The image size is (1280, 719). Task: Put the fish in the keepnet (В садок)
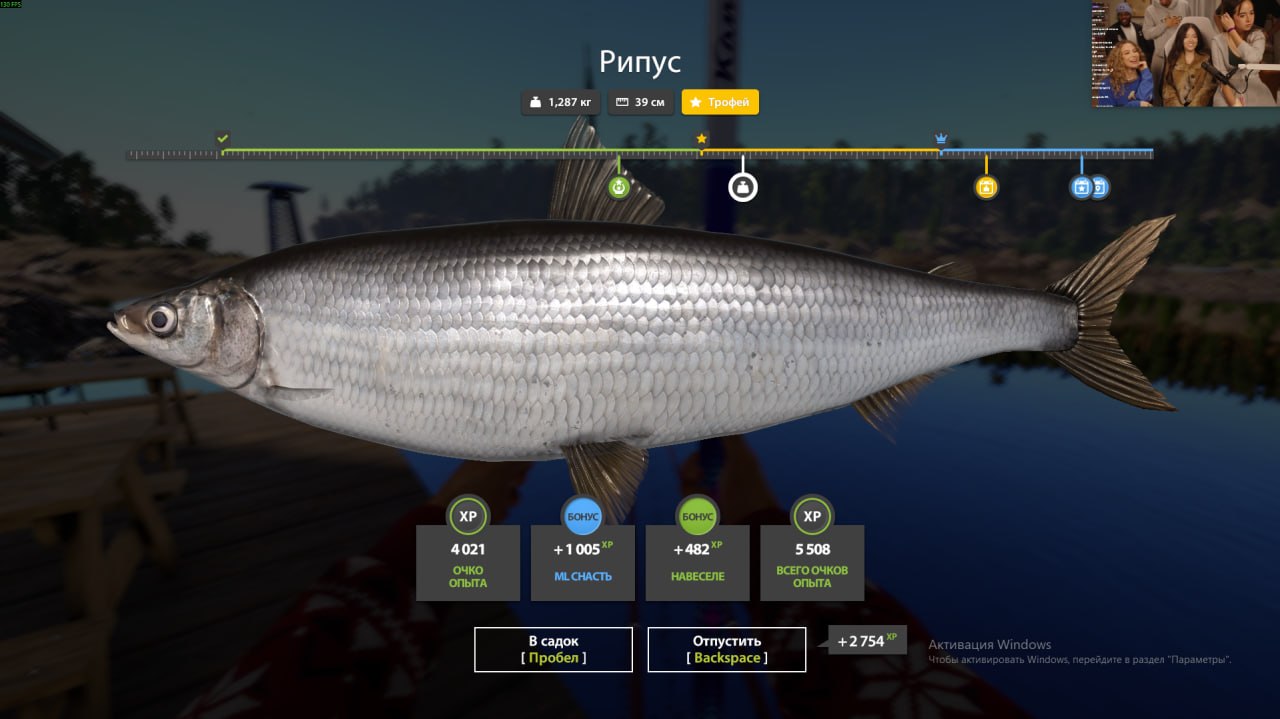tap(553, 649)
